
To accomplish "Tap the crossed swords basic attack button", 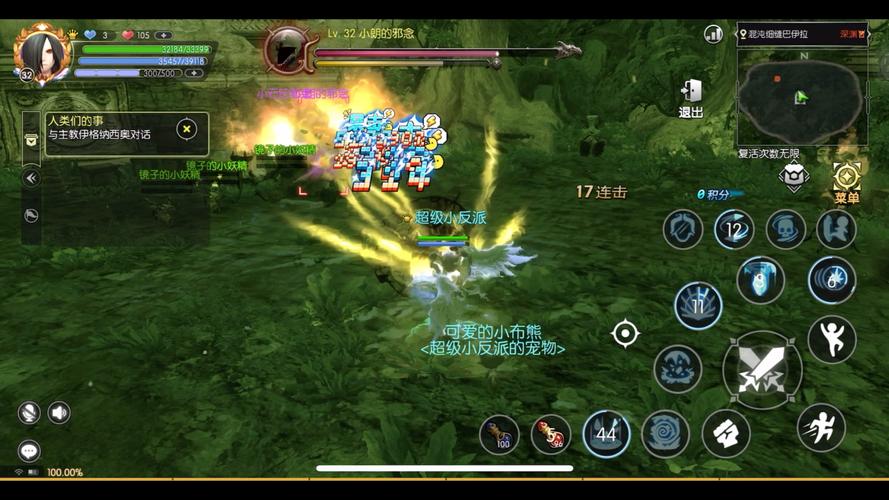I will pos(761,369).
